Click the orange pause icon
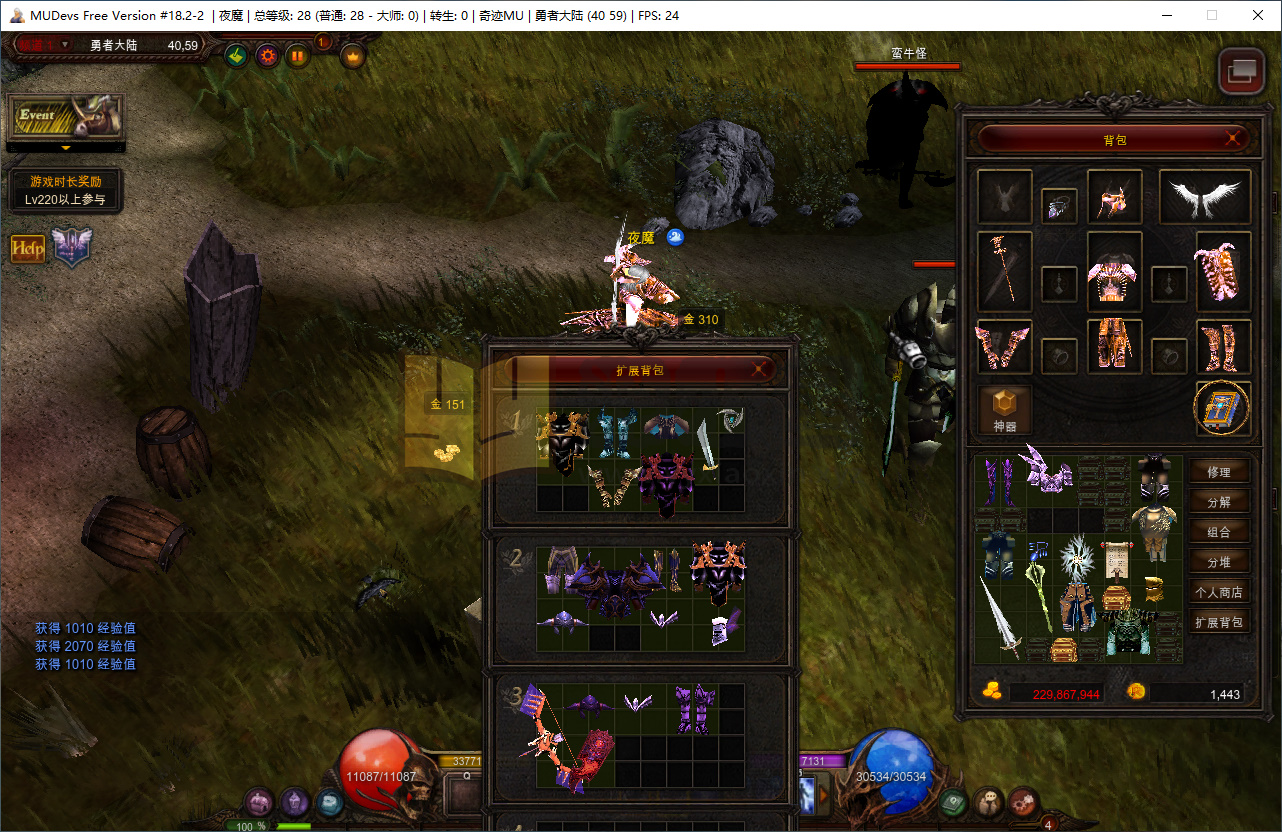 [297, 55]
